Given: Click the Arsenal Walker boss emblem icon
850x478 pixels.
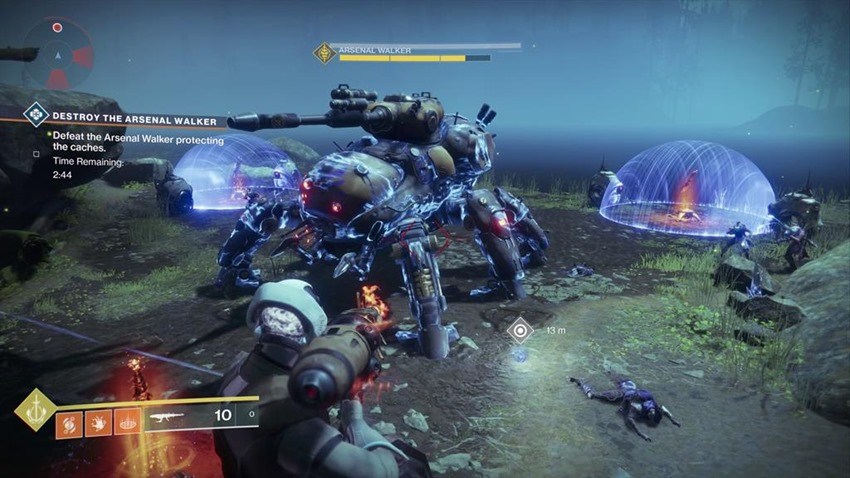Looking at the screenshot, I should [x=324, y=53].
